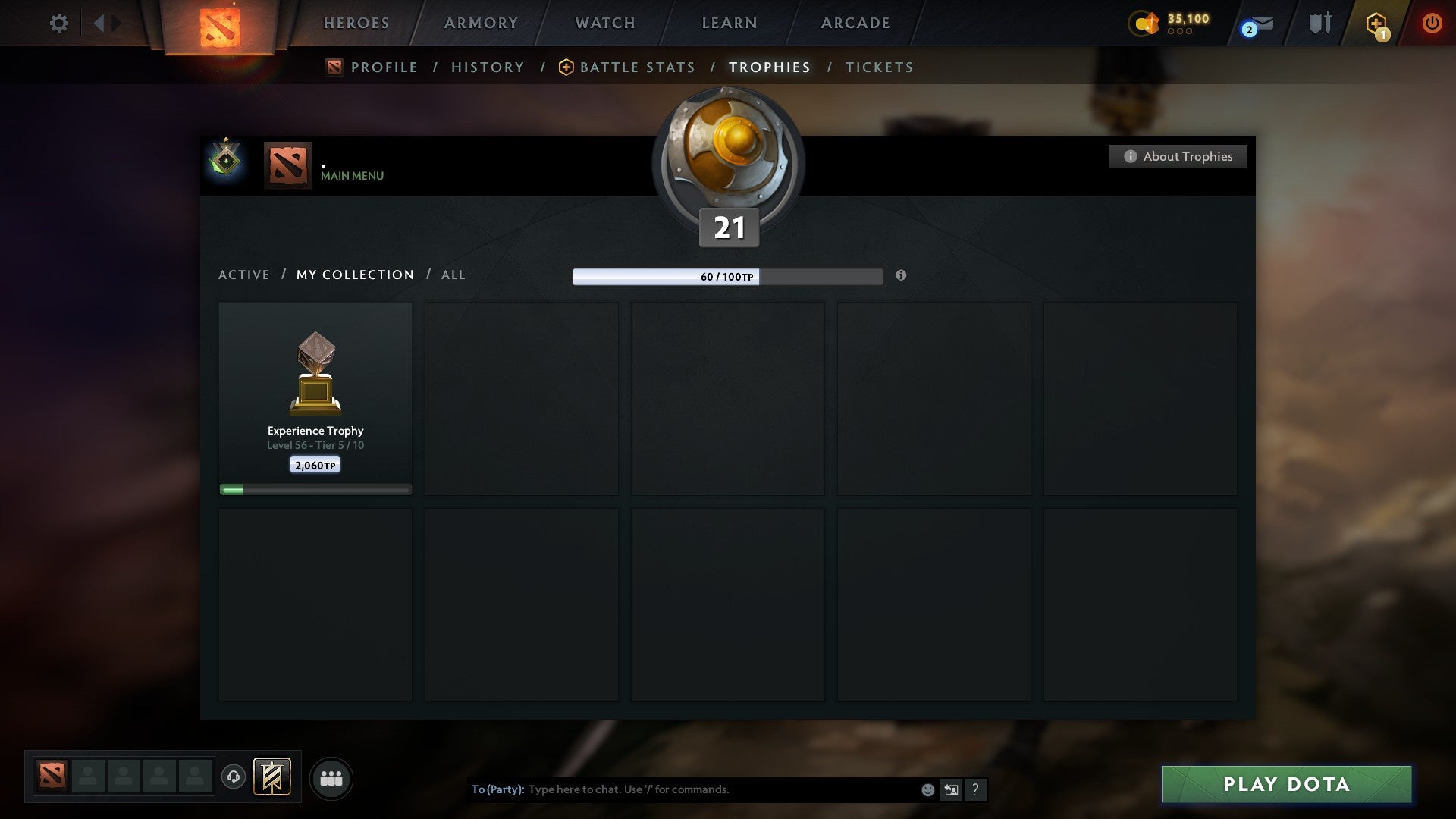The width and height of the screenshot is (1456, 819).
Task: Click the chat help question mark
Action: coord(974,789)
